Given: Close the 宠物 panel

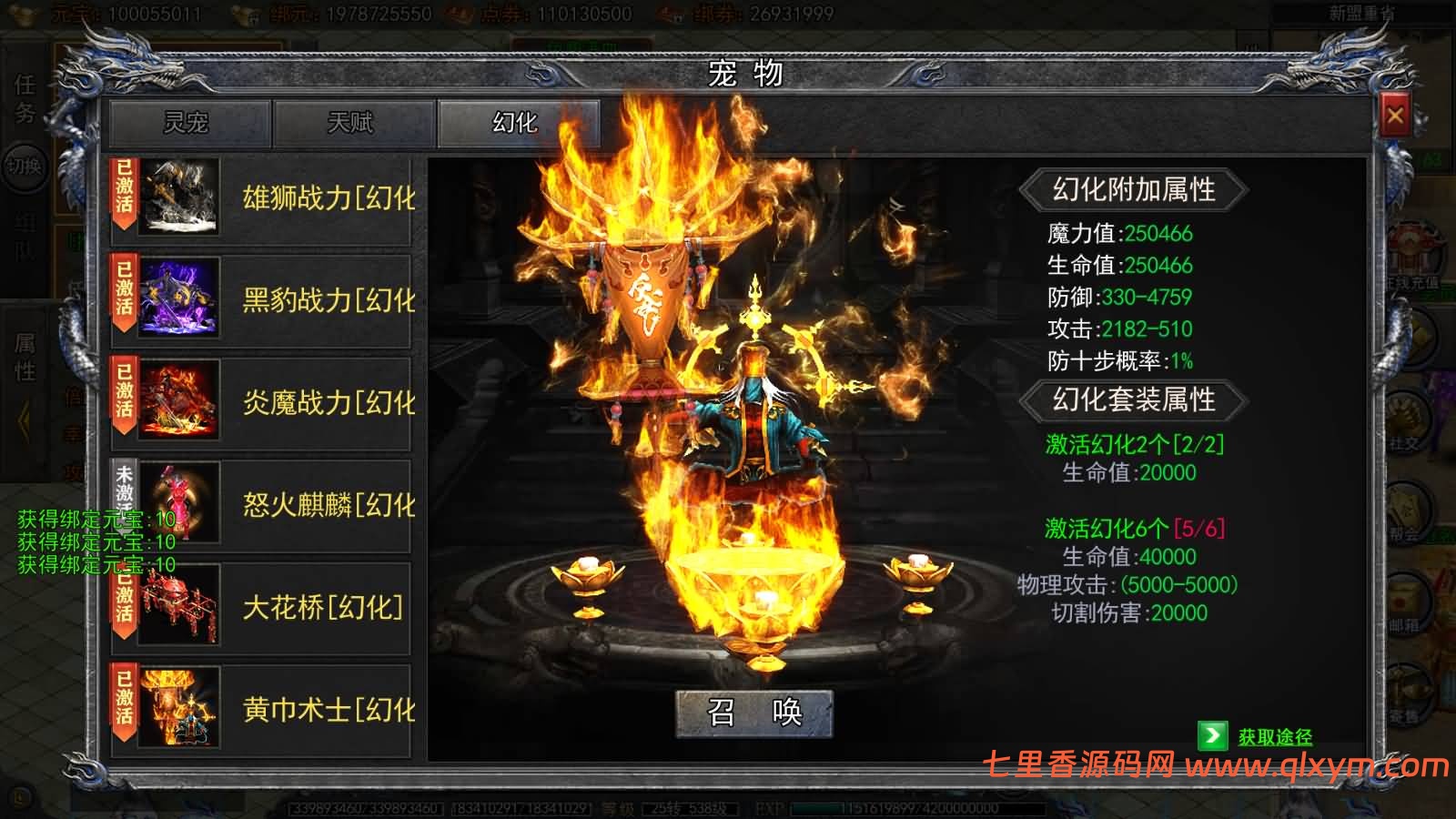Looking at the screenshot, I should coord(1394,116).
